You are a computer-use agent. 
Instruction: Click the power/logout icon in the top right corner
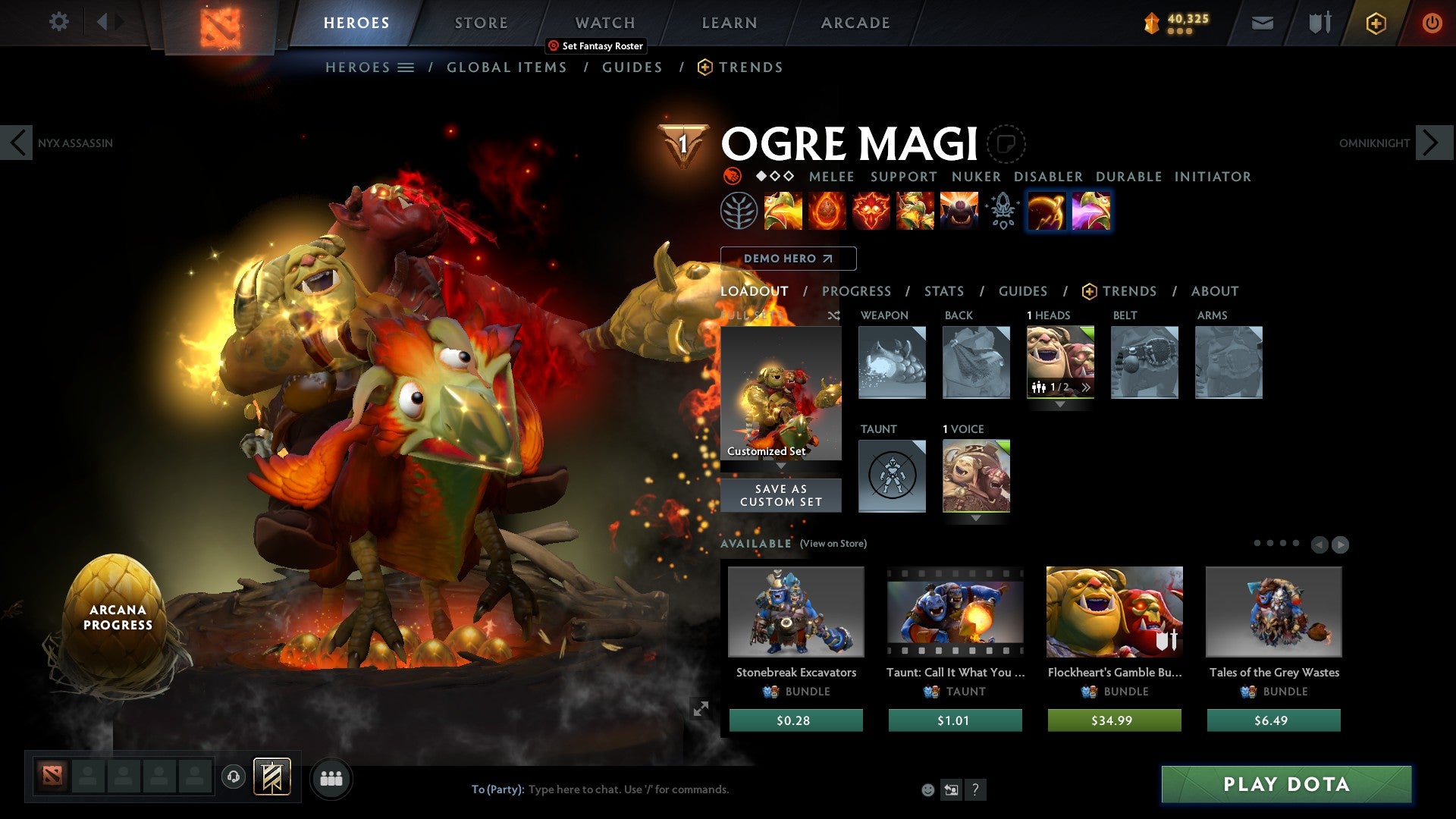[1432, 23]
